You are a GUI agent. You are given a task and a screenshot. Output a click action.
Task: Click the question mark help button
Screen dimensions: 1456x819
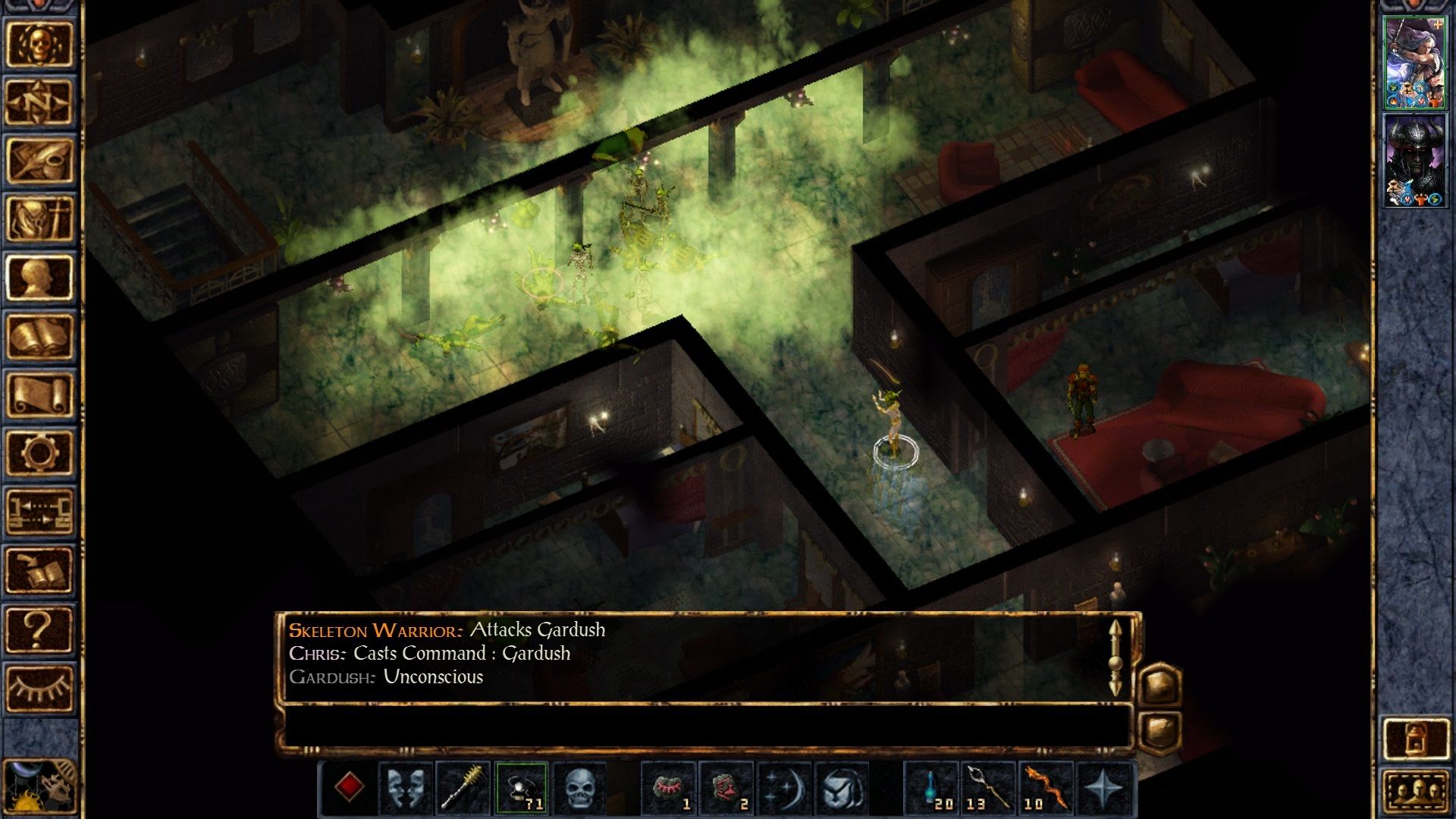tap(39, 629)
